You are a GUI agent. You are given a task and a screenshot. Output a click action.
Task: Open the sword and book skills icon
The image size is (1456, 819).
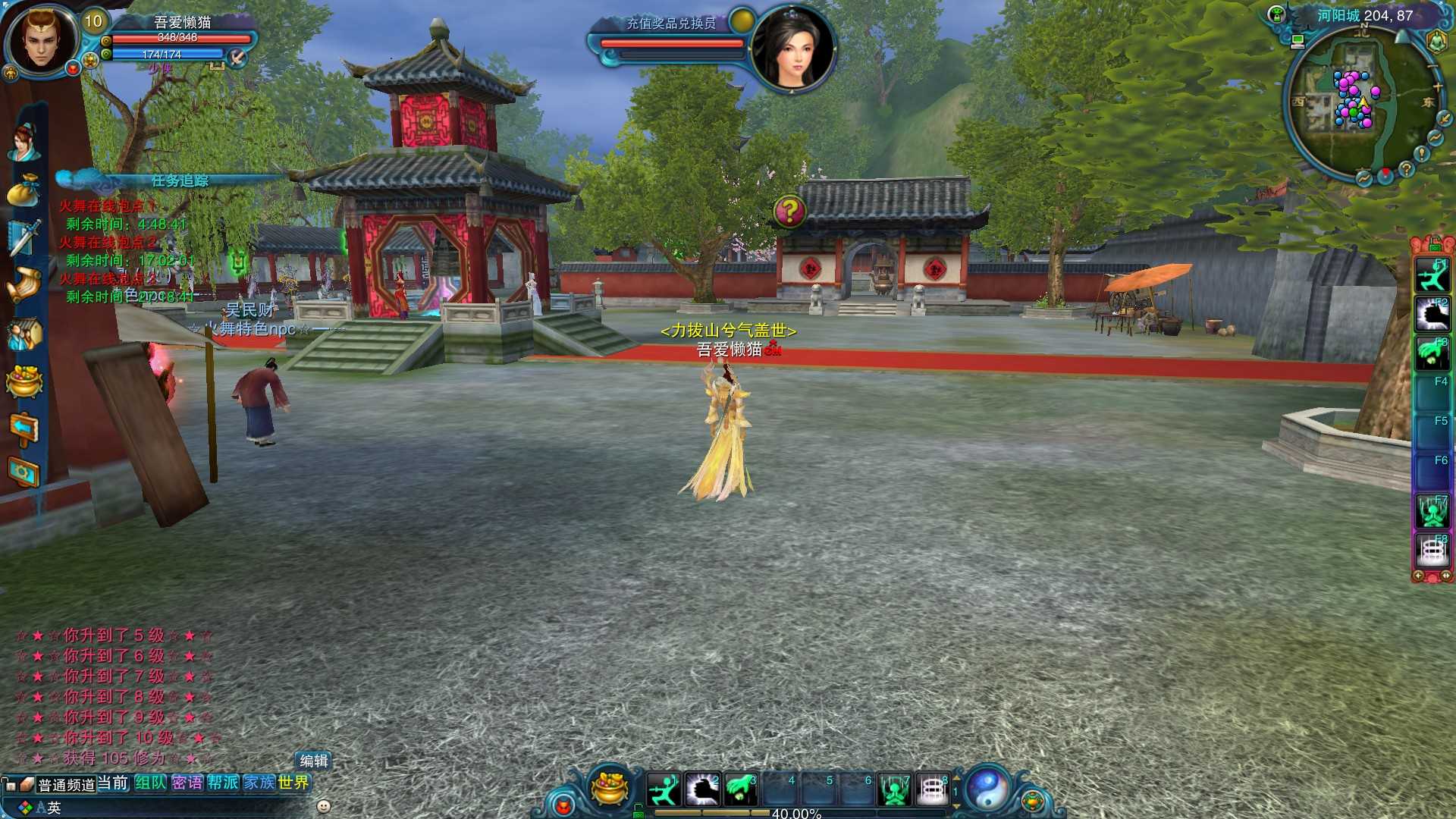coord(24,237)
